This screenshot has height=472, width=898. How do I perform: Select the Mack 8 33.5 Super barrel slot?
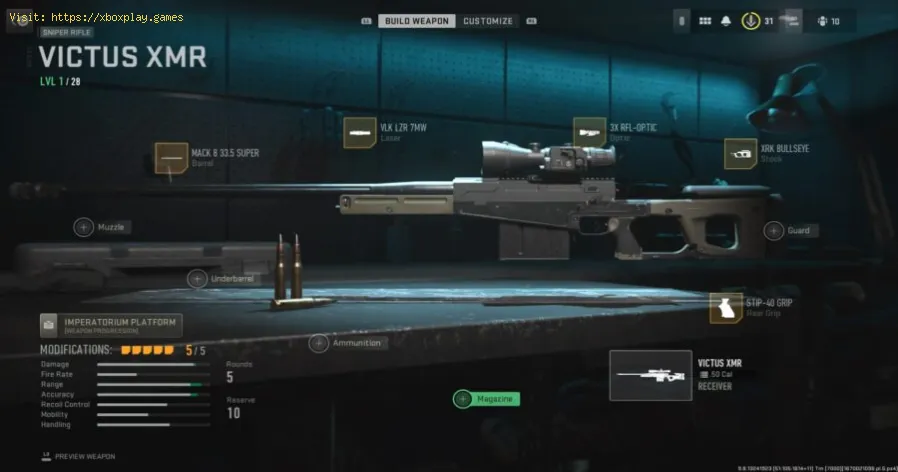pos(170,159)
